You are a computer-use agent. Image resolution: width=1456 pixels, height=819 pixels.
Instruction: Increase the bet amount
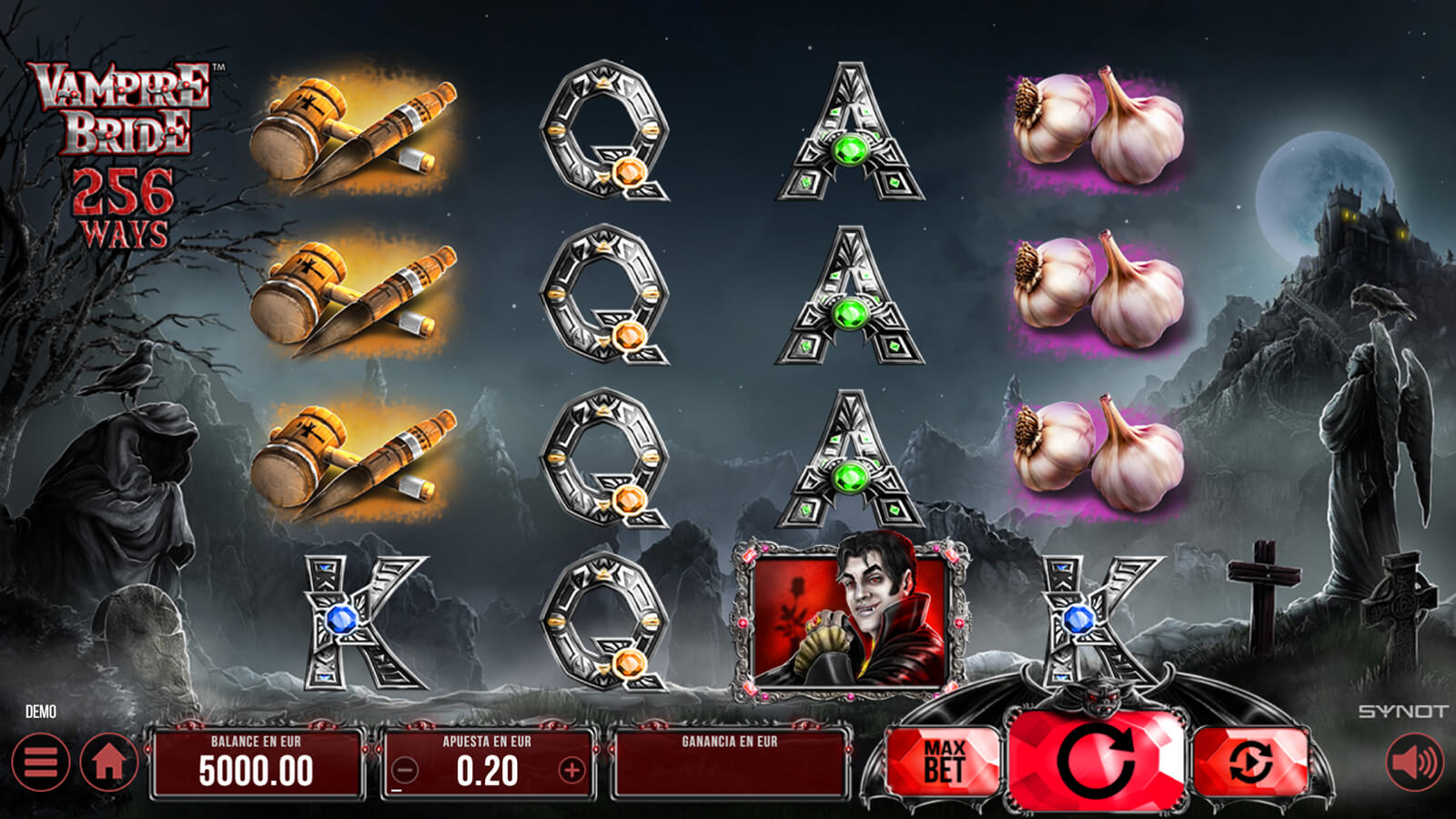click(x=571, y=771)
